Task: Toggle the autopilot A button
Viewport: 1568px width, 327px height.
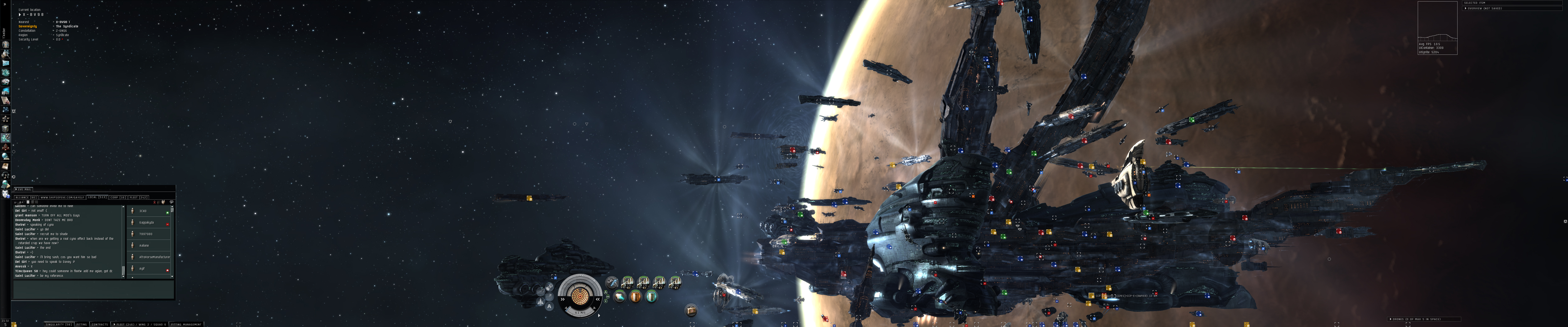Action: tap(549, 307)
